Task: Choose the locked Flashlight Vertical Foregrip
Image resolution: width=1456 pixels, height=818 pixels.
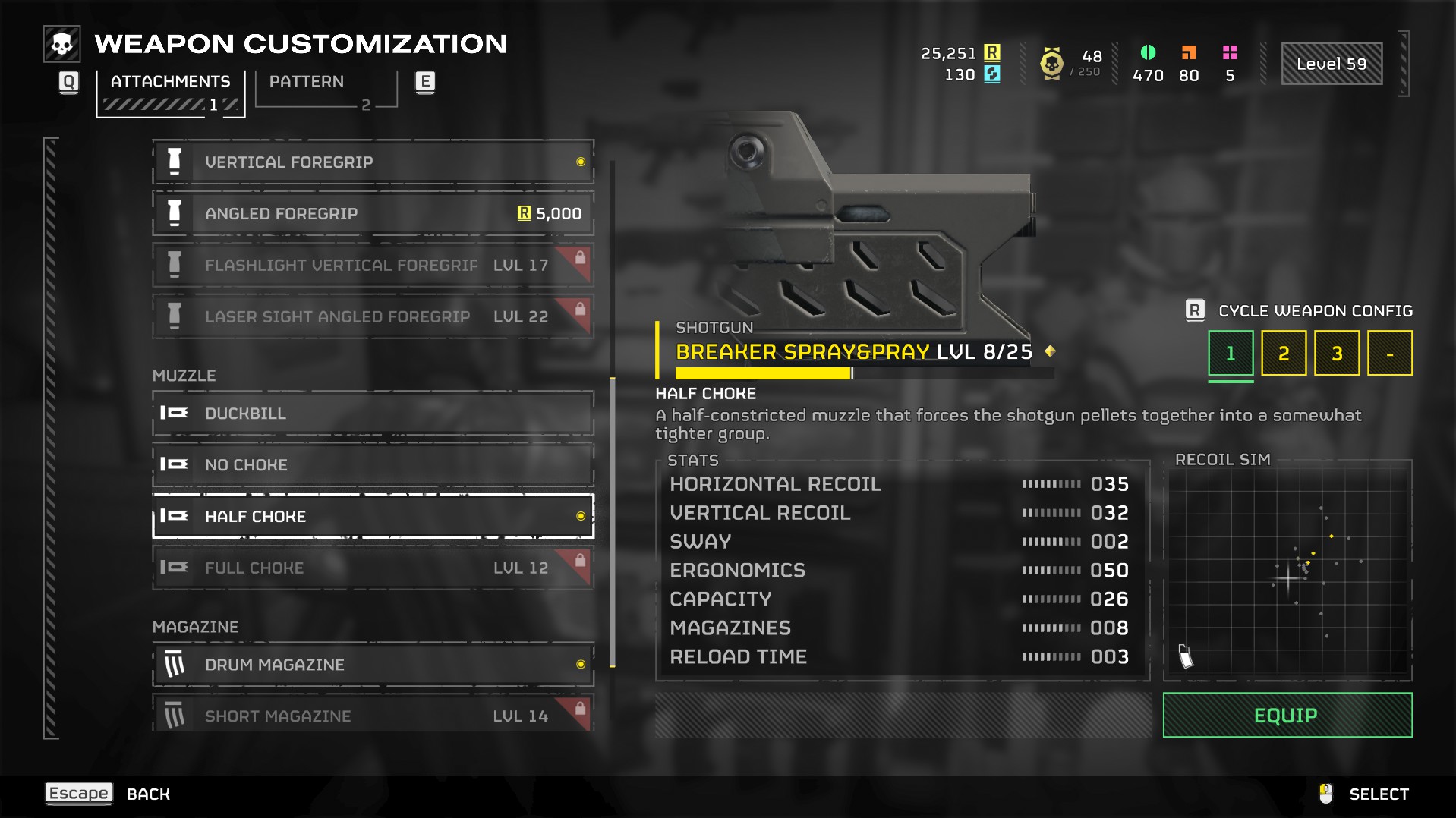Action: pyautogui.click(x=372, y=266)
